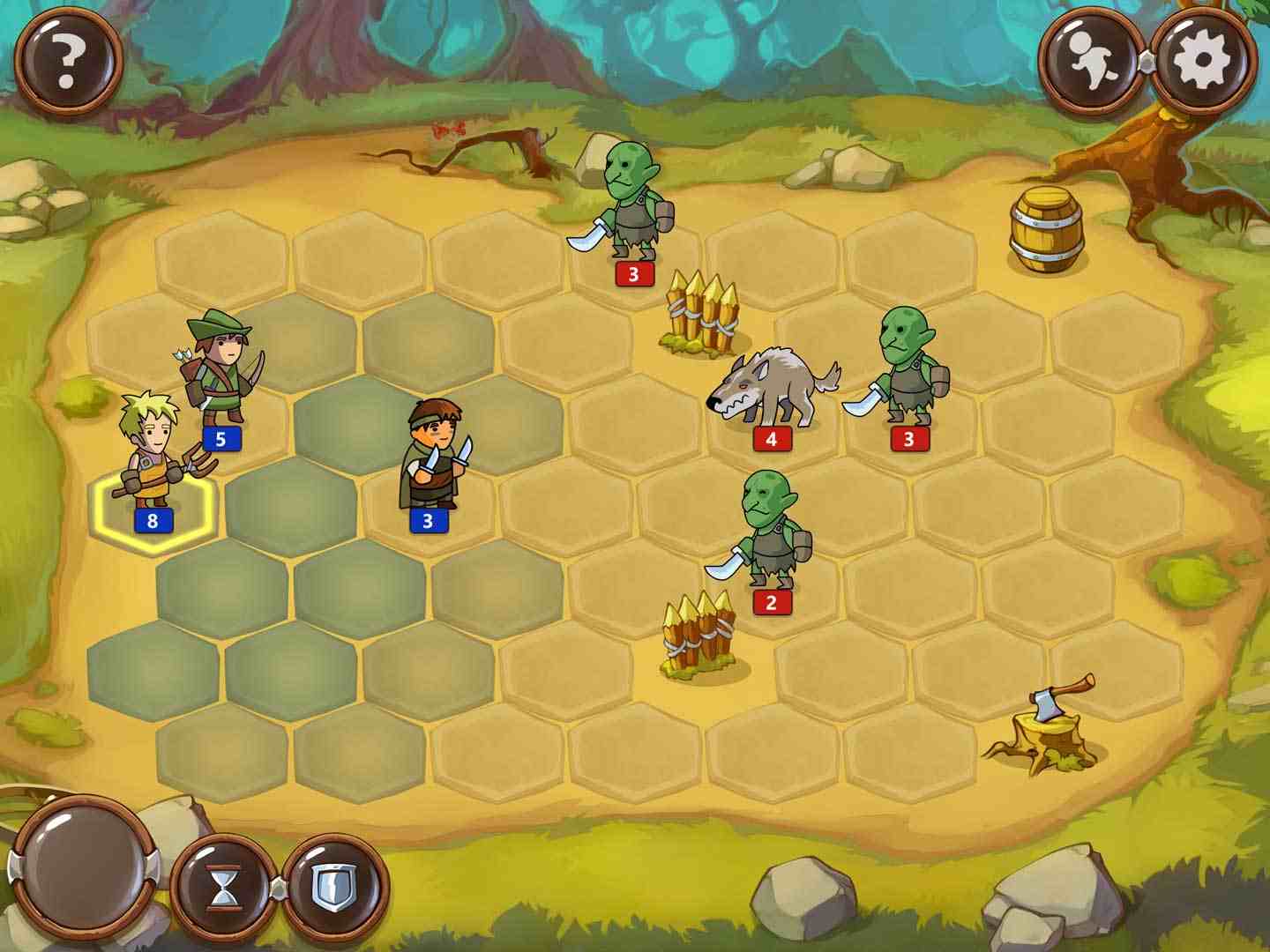Select the green-hatted archer unit
The width and height of the screenshot is (1270, 952).
point(222,372)
